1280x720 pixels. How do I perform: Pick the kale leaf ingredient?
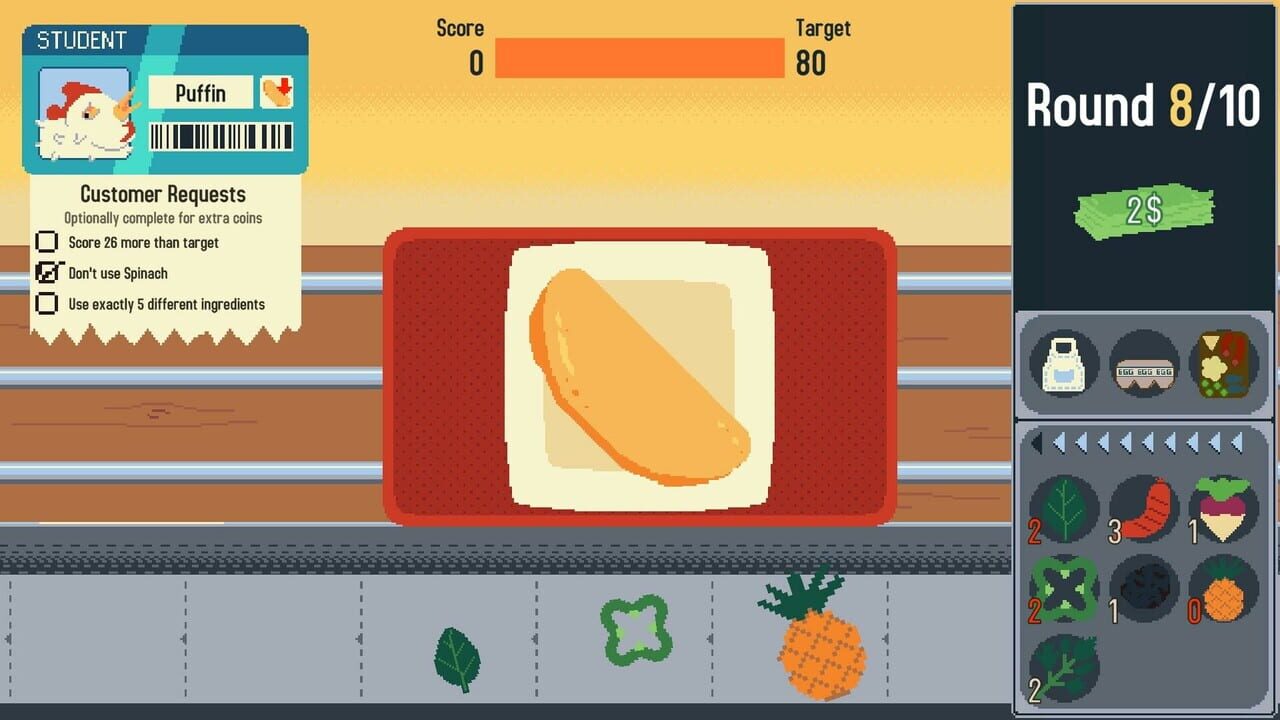tap(1064, 668)
